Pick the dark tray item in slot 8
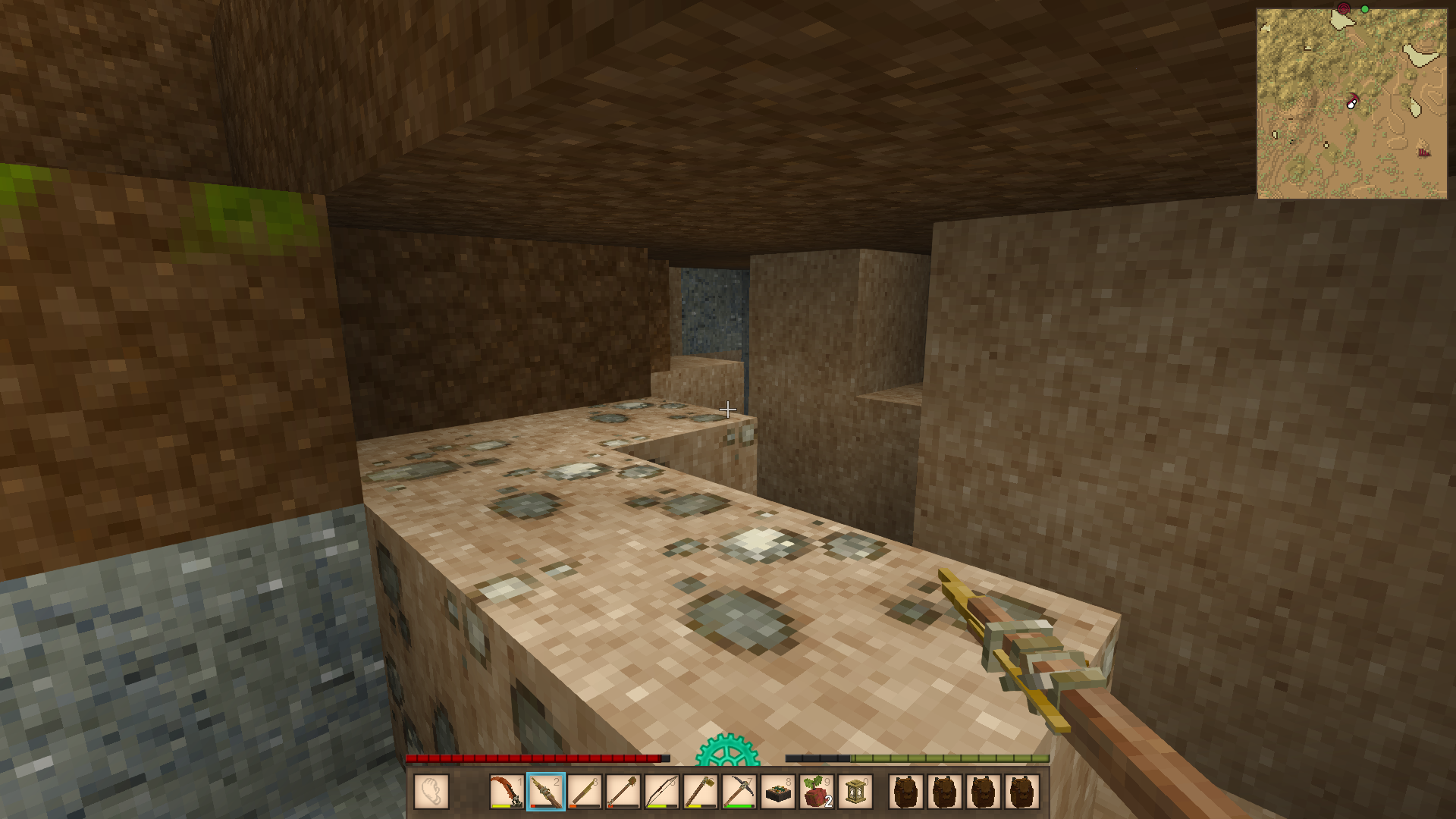Screen dimensions: 1456x819 pyautogui.click(x=777, y=792)
